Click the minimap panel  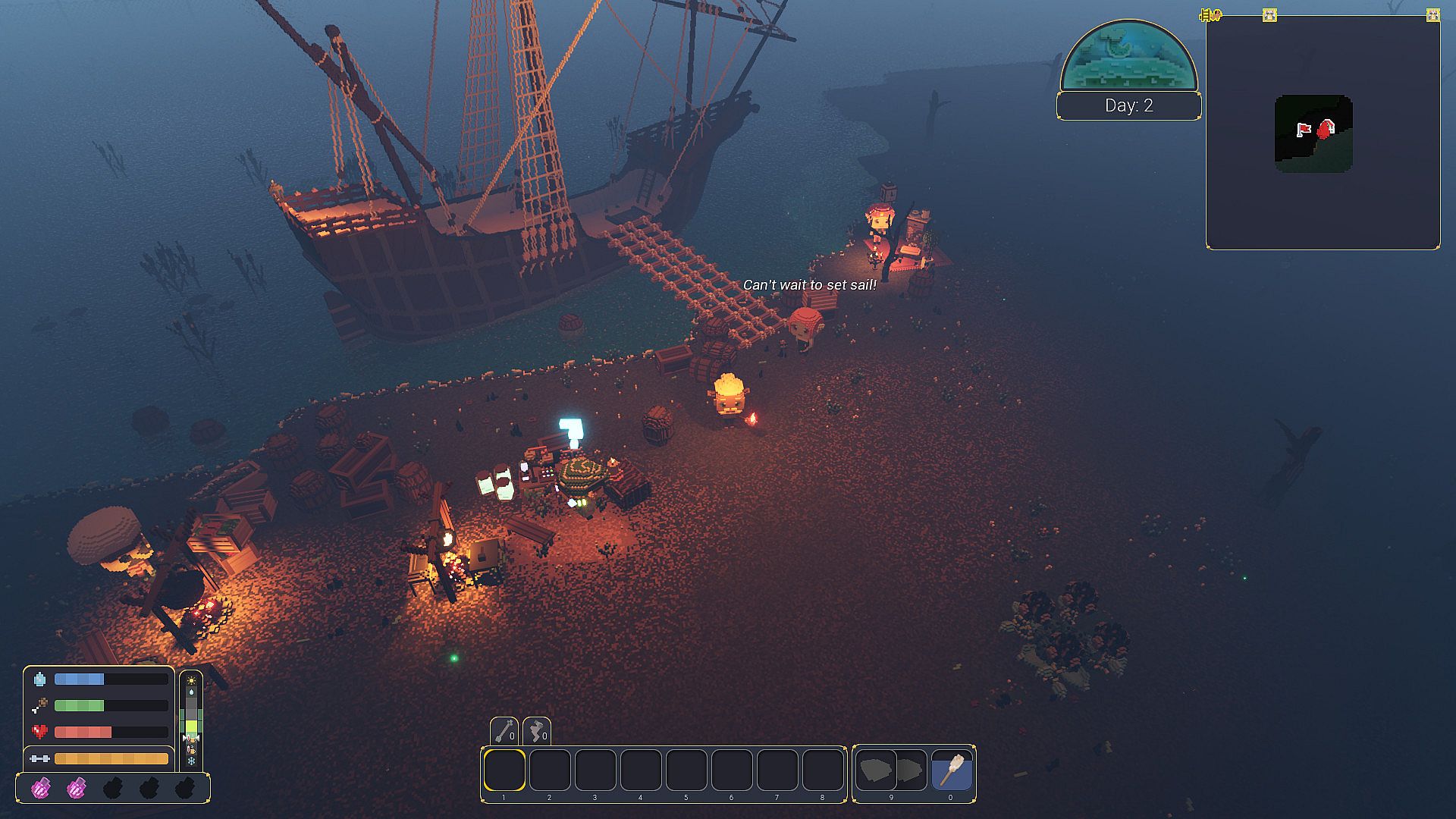(x=1323, y=133)
